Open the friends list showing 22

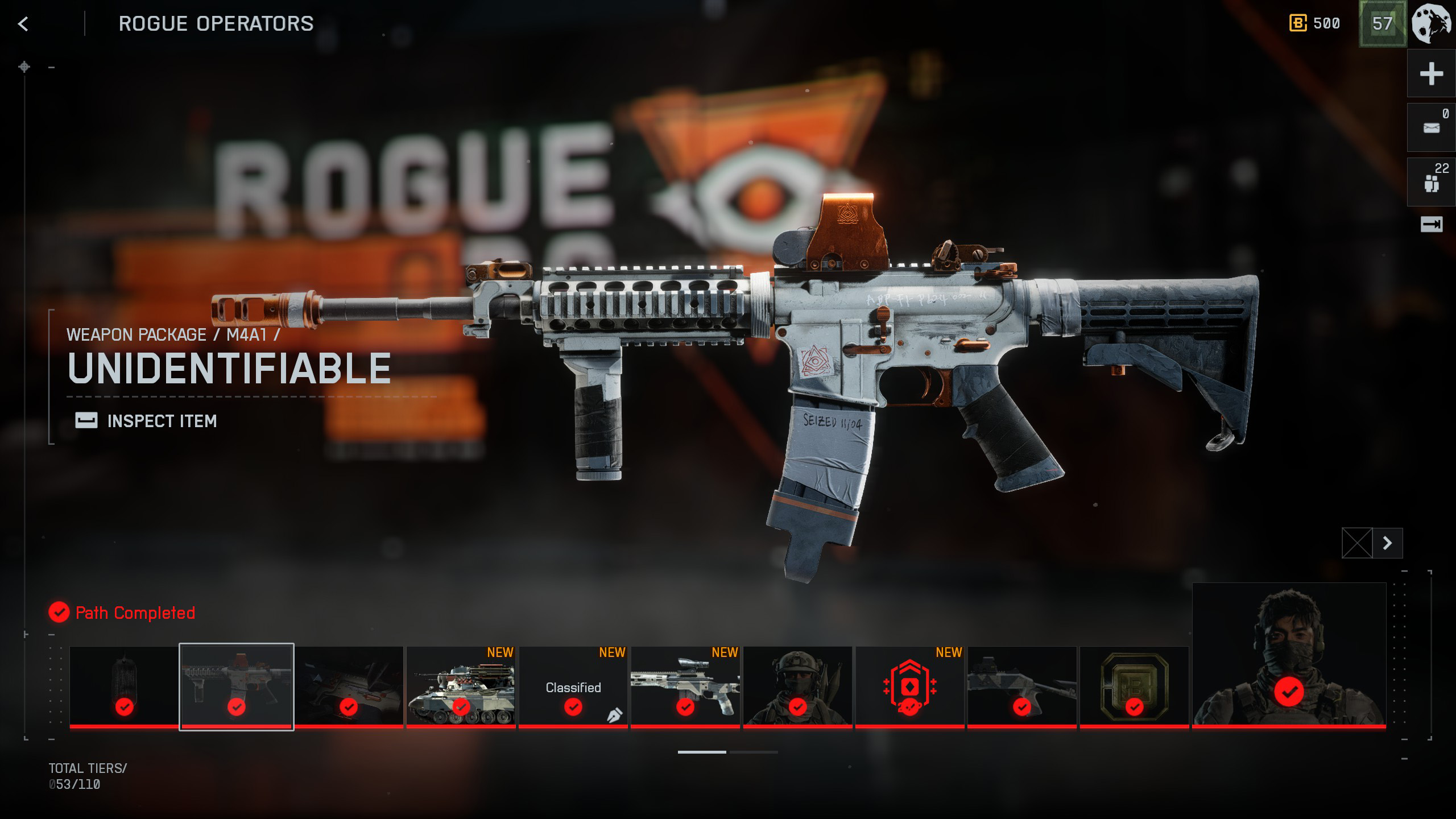(x=1431, y=183)
